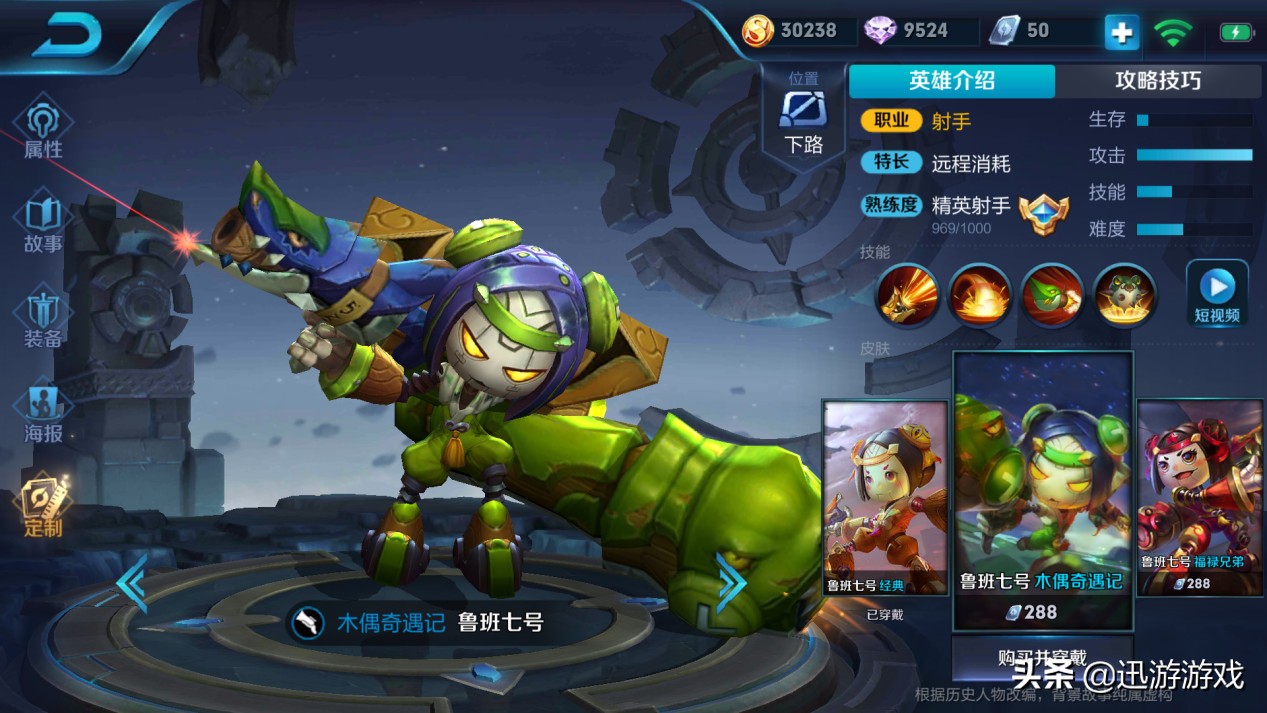The width and height of the screenshot is (1267, 713).
Task: Open the 故事 story section
Action: click(x=43, y=225)
